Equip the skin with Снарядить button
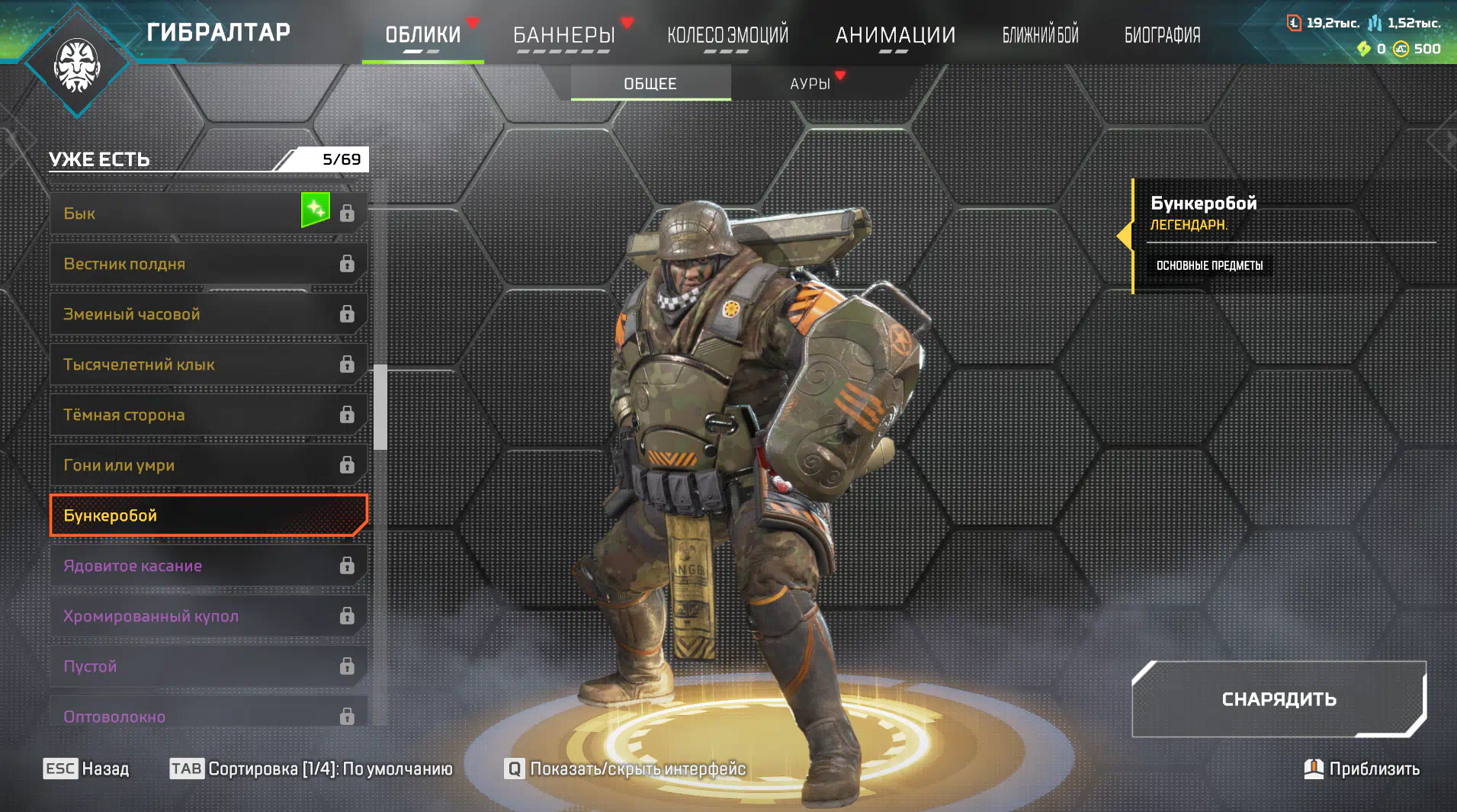1457x812 pixels. point(1279,699)
